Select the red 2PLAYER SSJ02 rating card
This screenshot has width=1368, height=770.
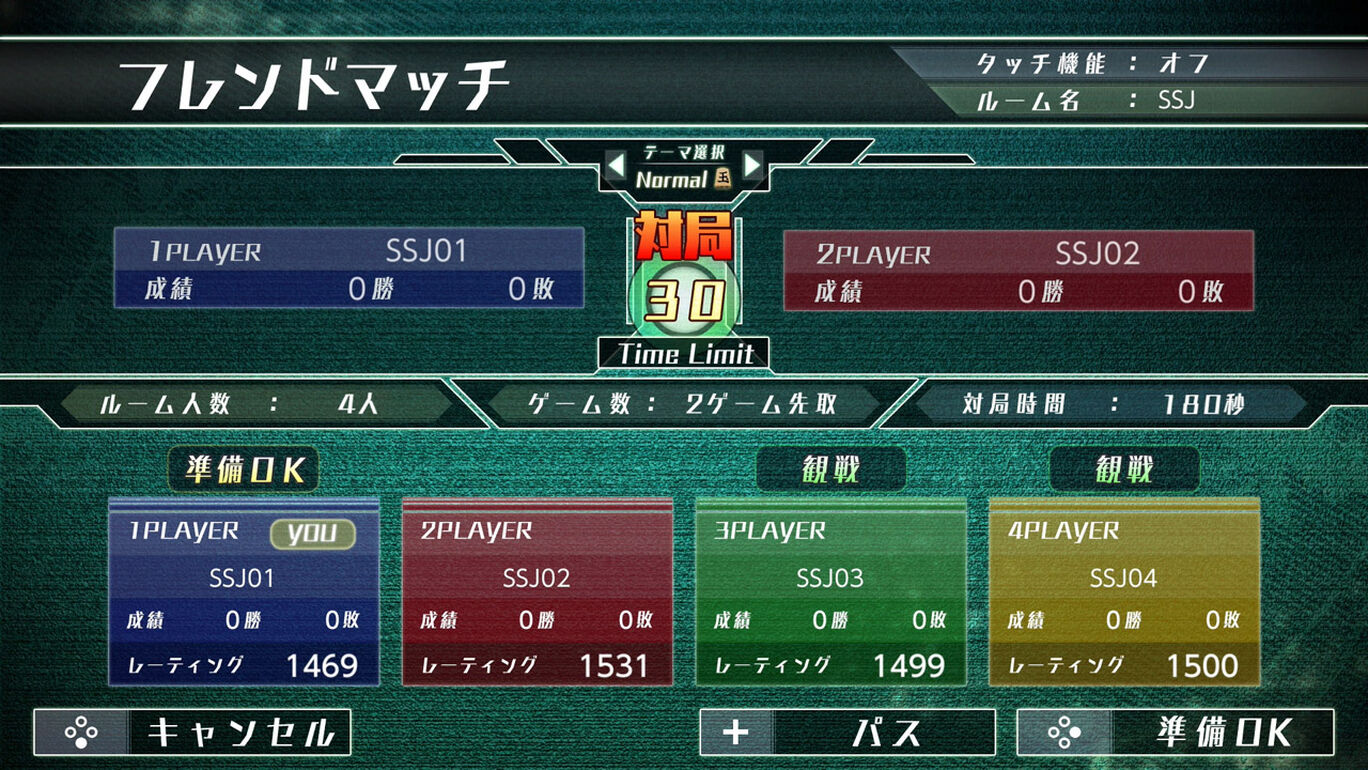click(x=537, y=592)
